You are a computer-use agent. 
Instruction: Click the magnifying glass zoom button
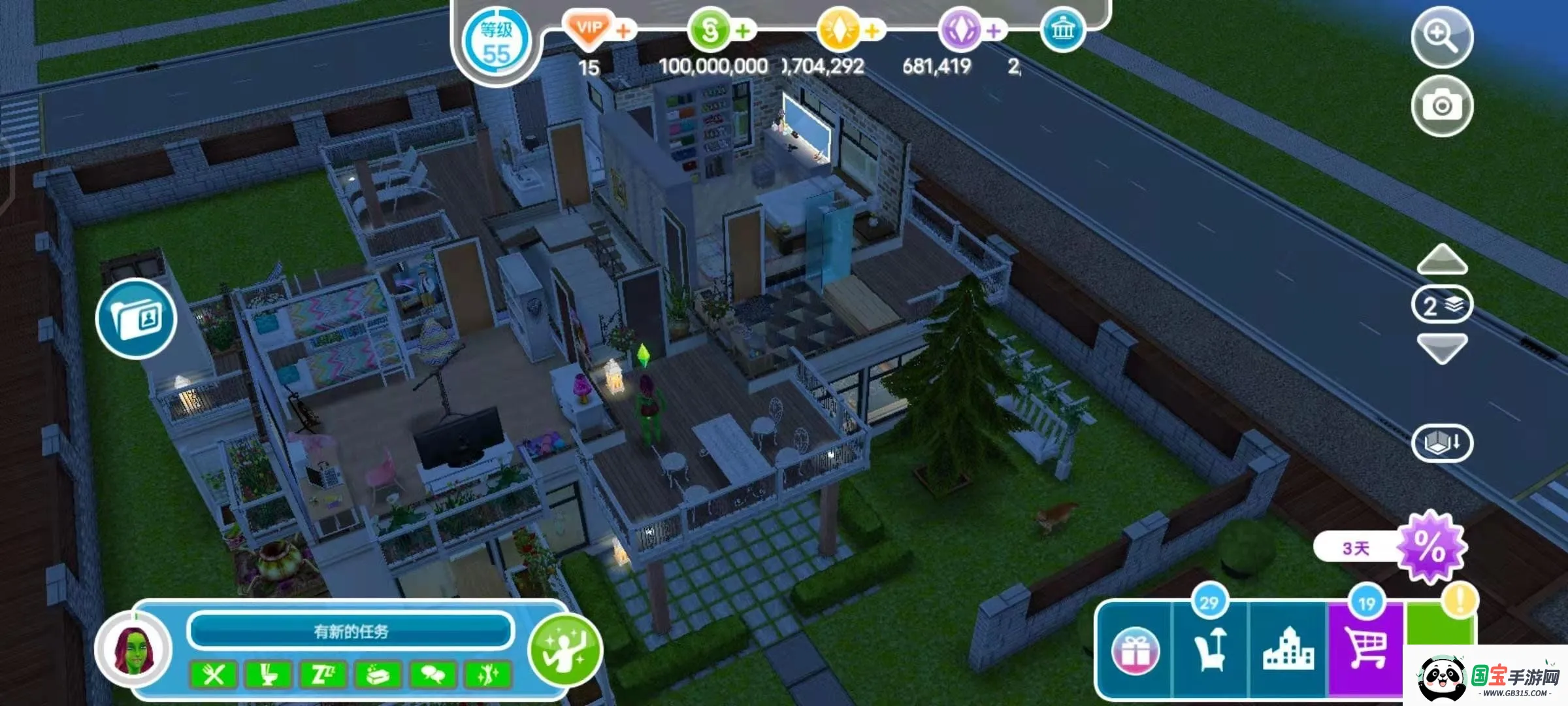pos(1442,37)
